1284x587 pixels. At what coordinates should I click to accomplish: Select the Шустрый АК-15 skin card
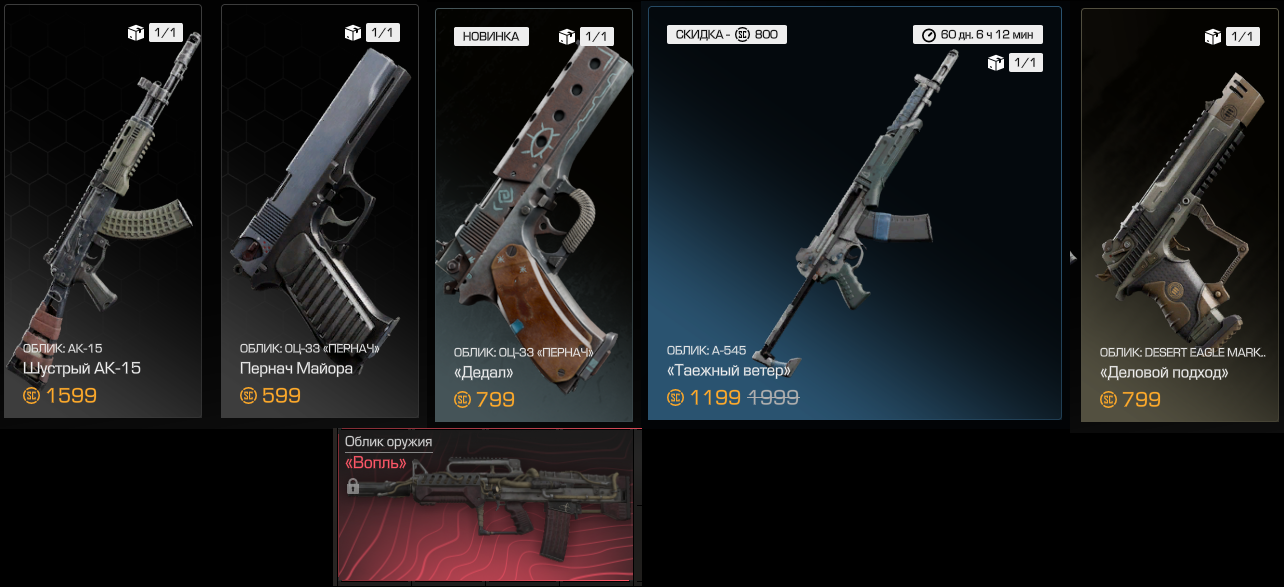pos(103,211)
